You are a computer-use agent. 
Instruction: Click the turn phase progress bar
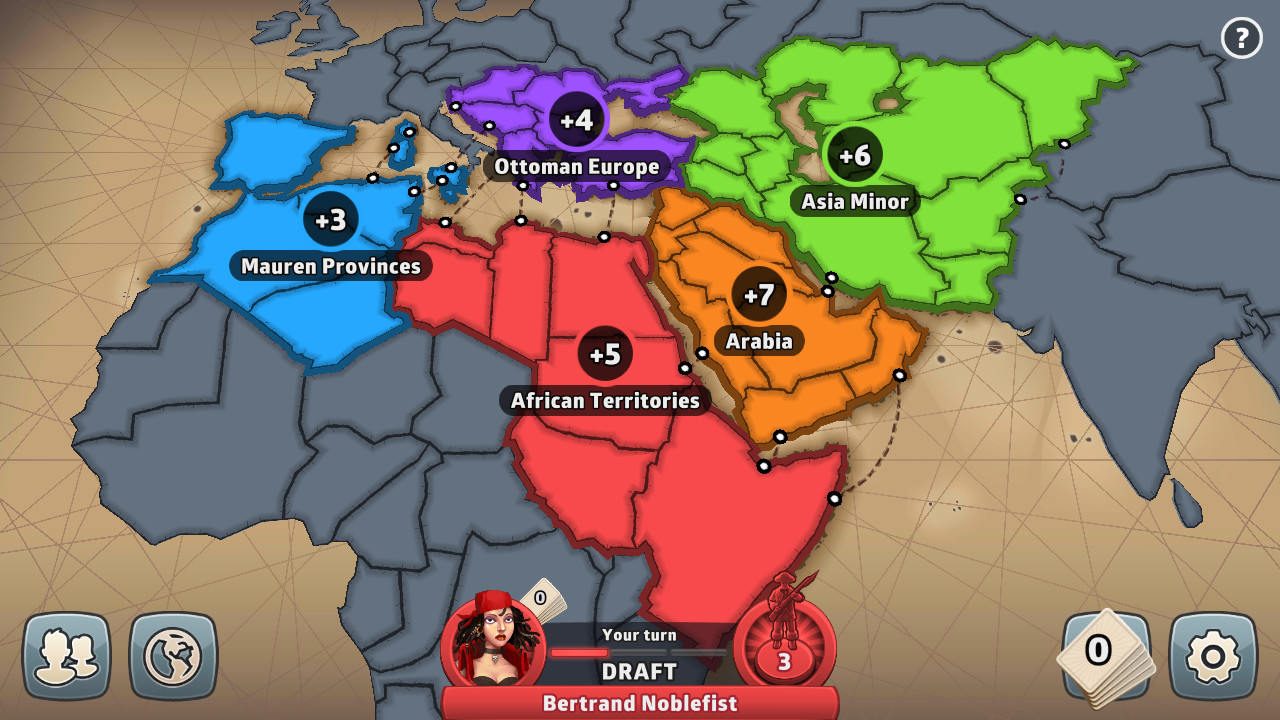click(639, 651)
